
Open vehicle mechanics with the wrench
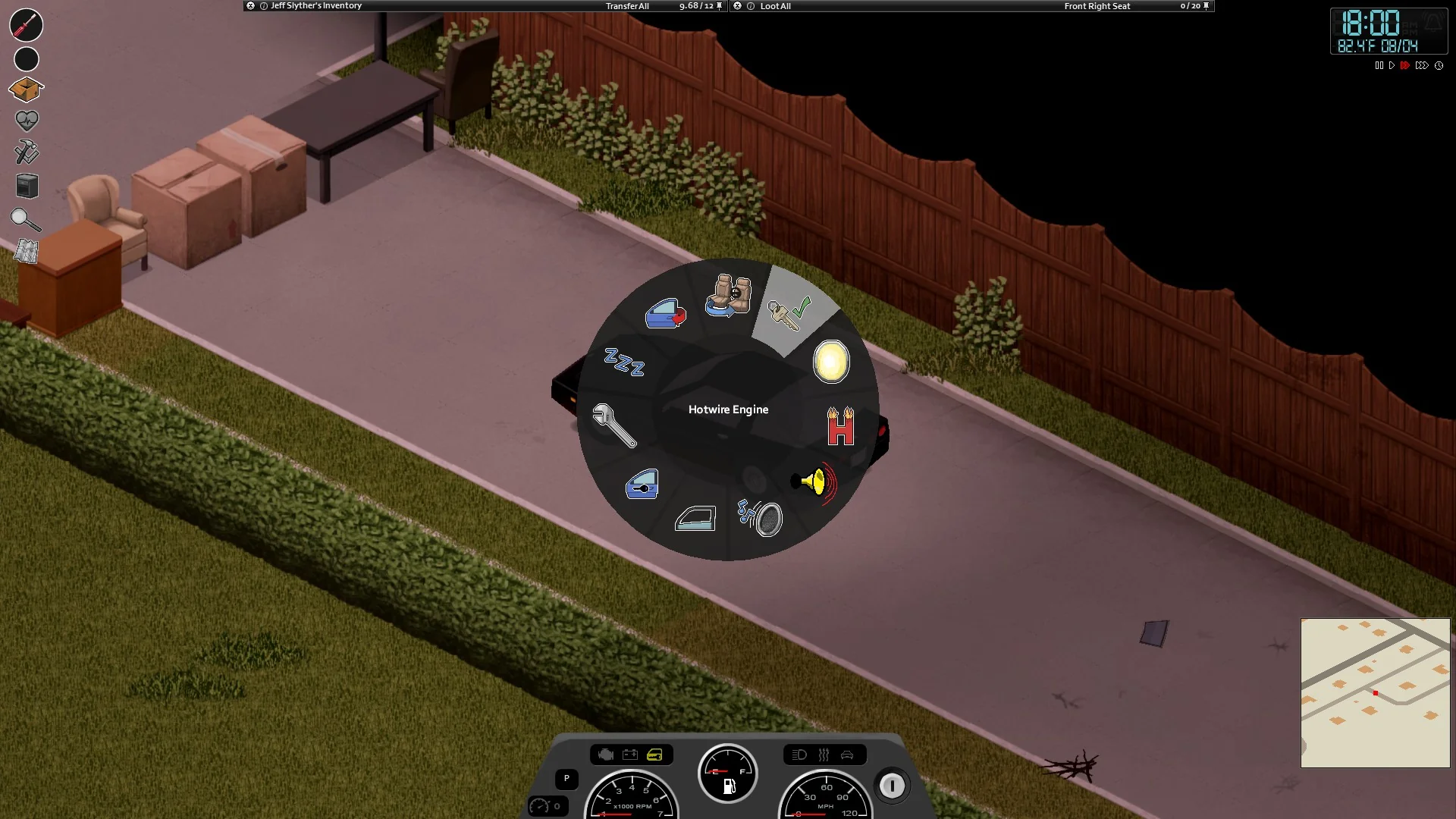coord(613,425)
